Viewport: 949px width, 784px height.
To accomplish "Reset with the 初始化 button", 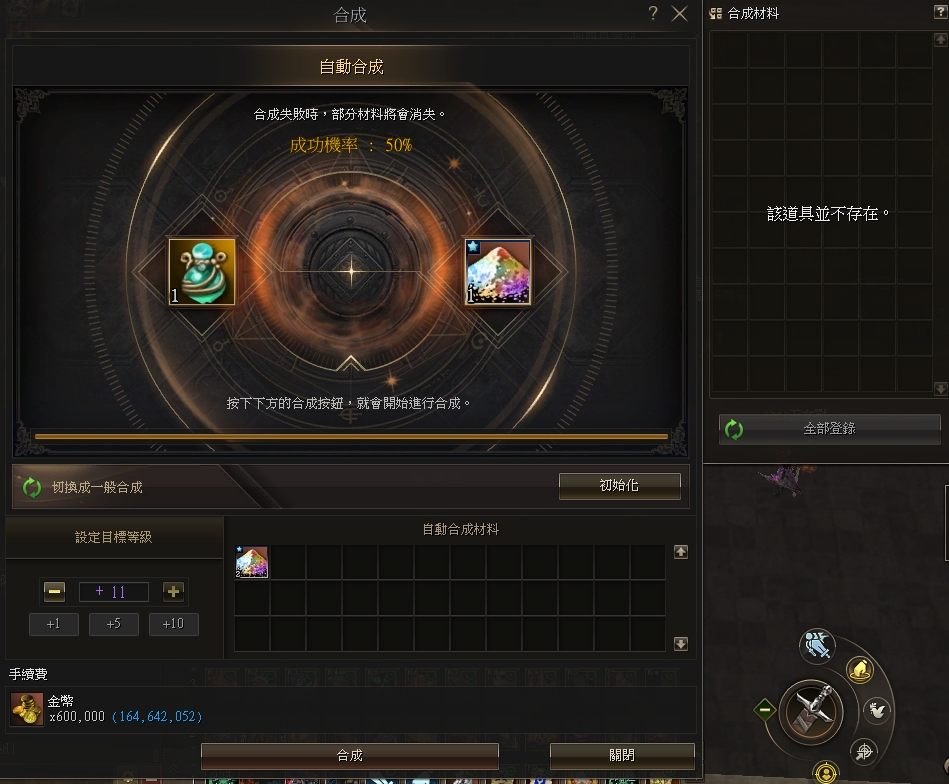I will [x=619, y=486].
